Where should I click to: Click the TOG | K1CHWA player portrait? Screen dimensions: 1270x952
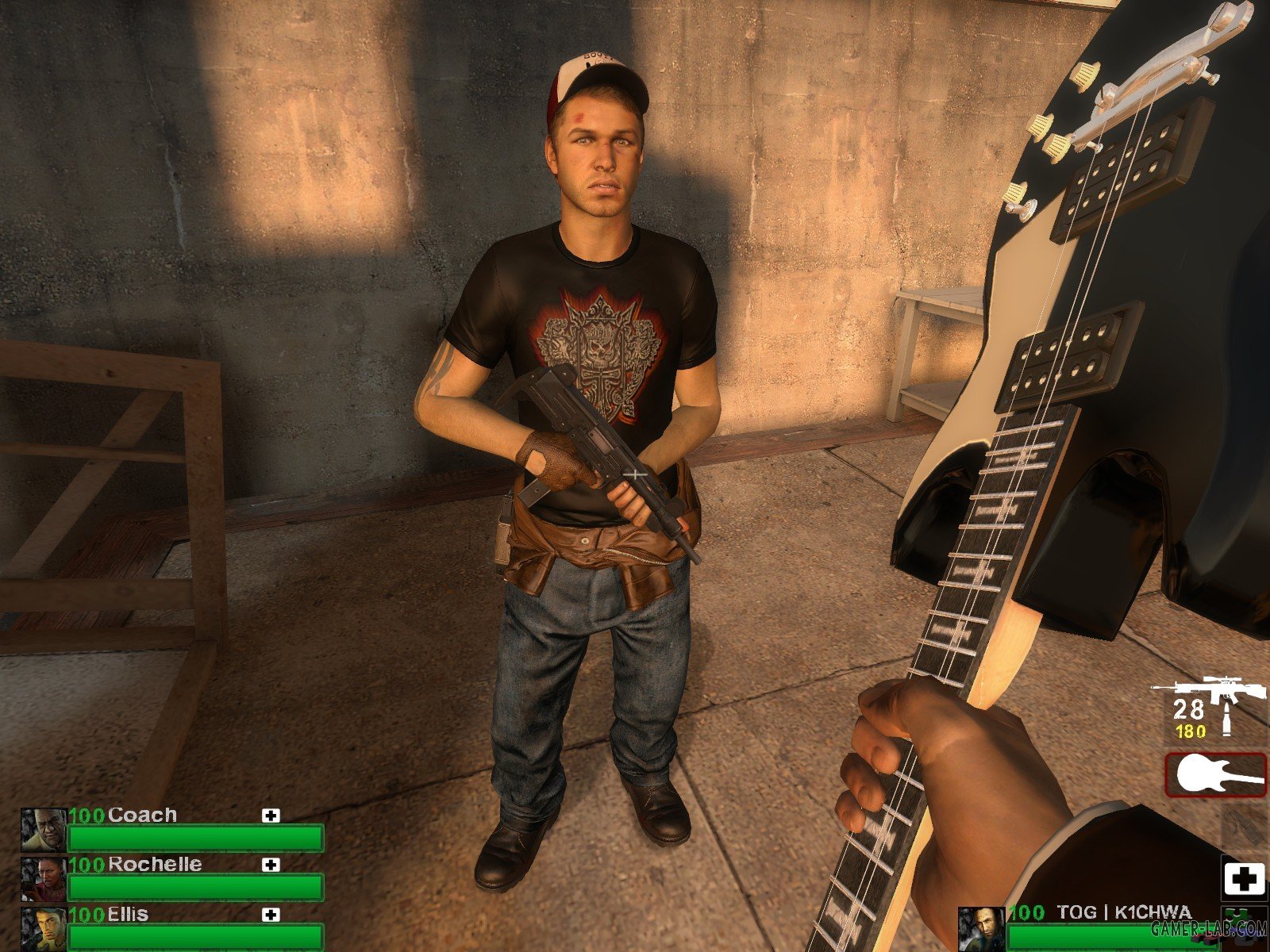point(981,929)
